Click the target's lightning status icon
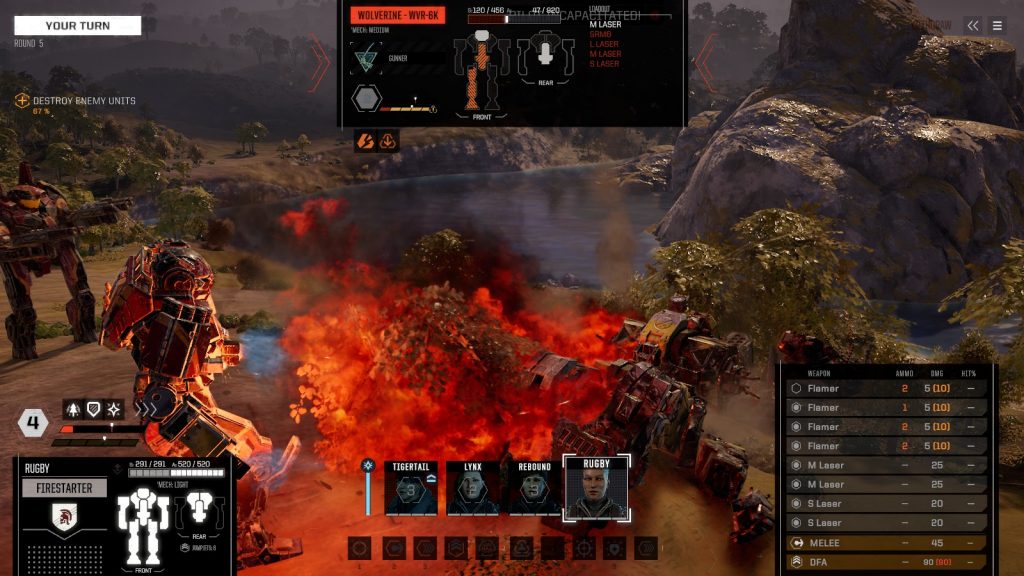Viewport: 1024px width, 576px height. click(x=365, y=142)
